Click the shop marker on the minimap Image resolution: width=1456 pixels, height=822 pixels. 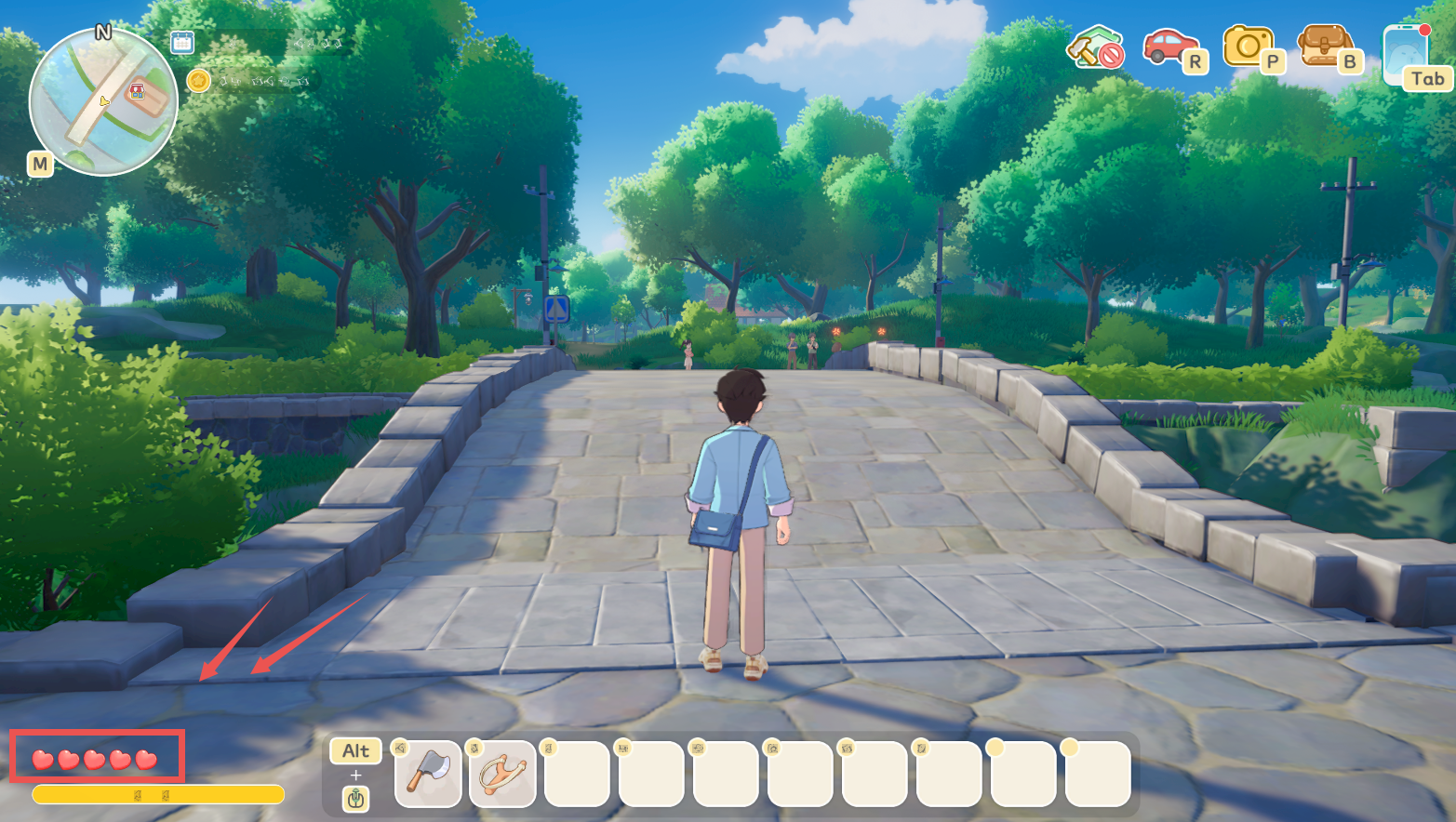138,91
